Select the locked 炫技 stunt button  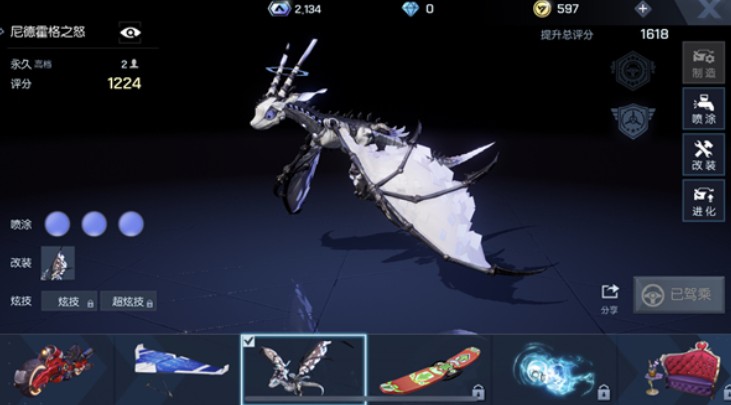69,301
